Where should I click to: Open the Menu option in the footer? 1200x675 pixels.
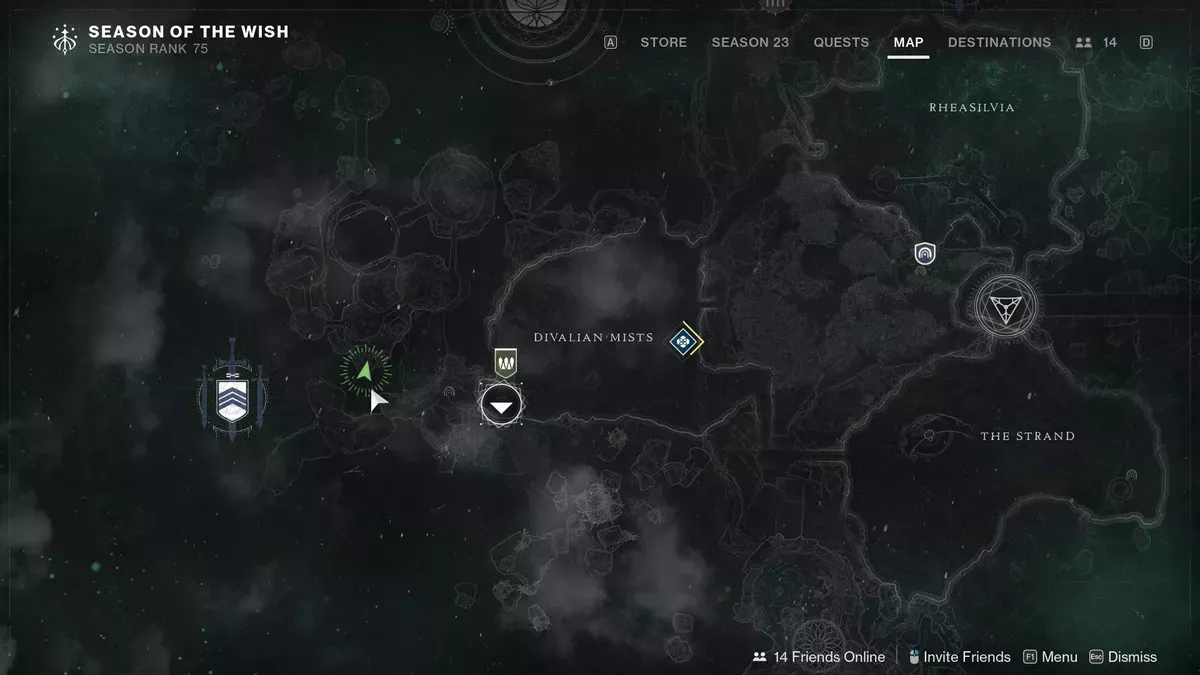(x=1049, y=657)
